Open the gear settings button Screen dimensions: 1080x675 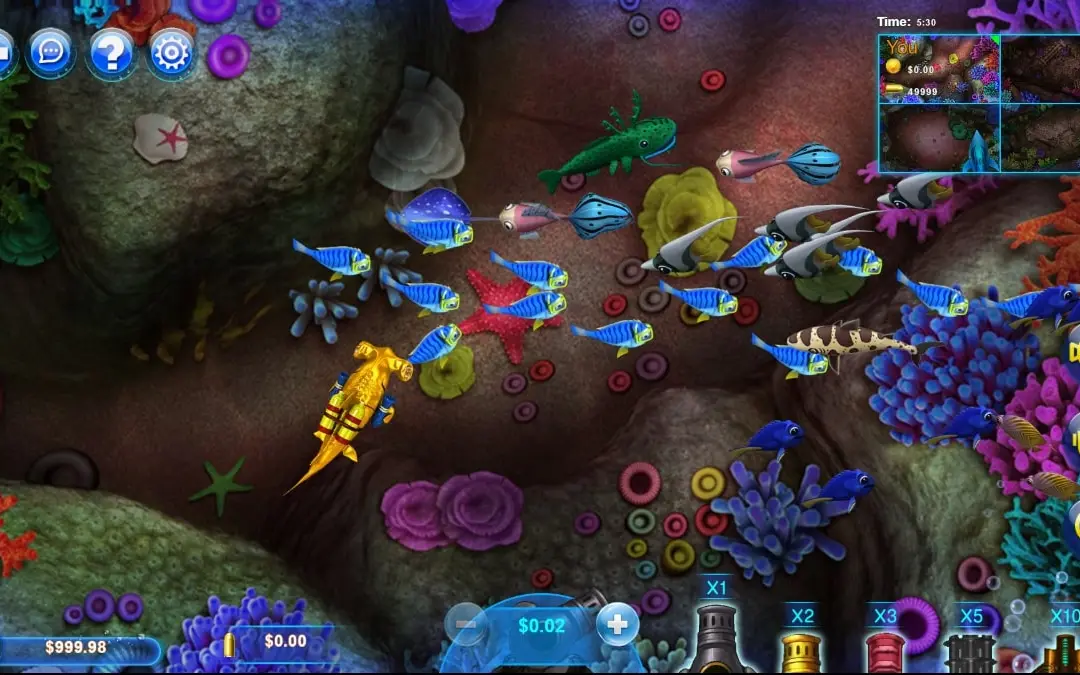point(171,52)
